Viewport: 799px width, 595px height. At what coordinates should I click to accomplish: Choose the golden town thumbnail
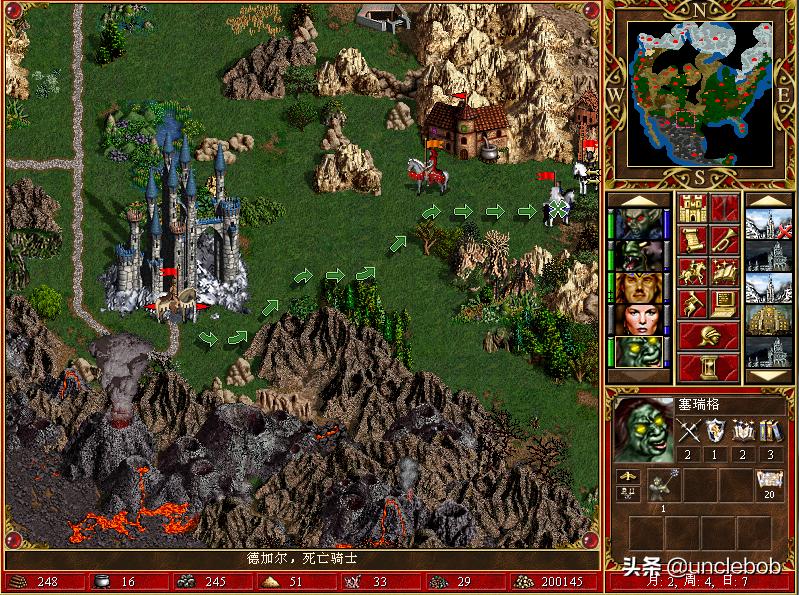click(768, 319)
